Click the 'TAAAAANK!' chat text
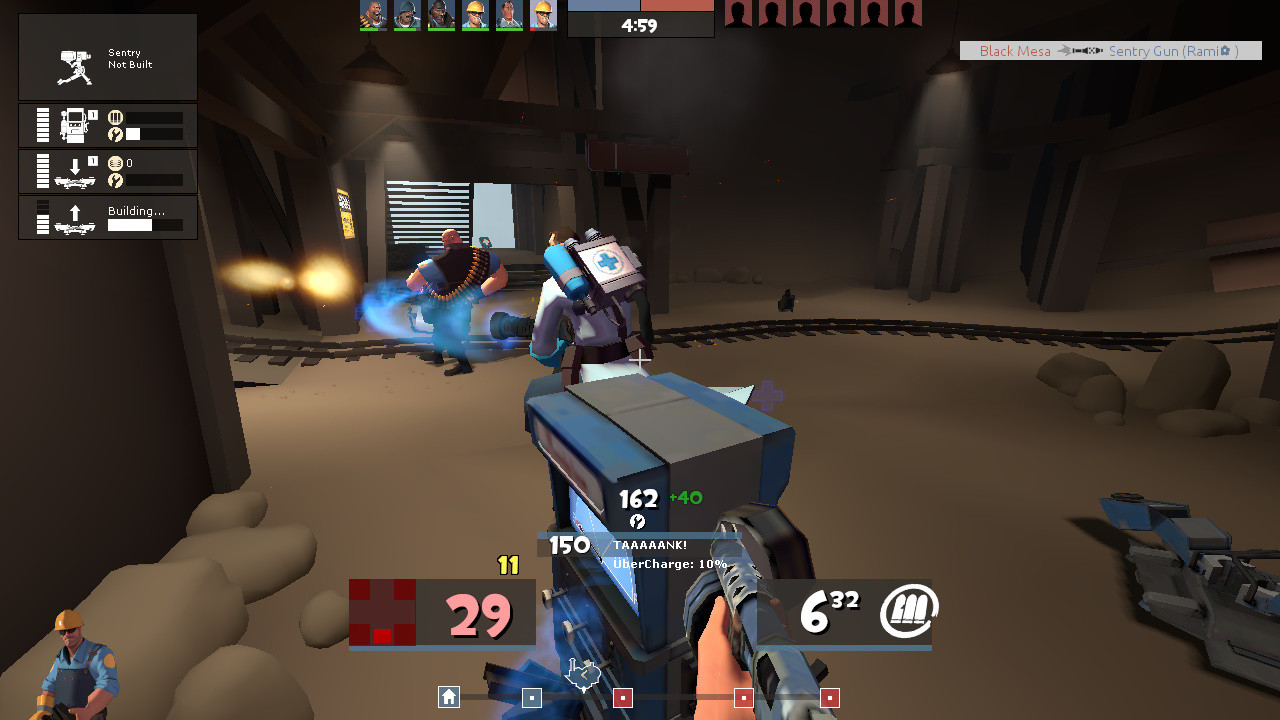Viewport: 1280px width, 720px height. [653, 545]
